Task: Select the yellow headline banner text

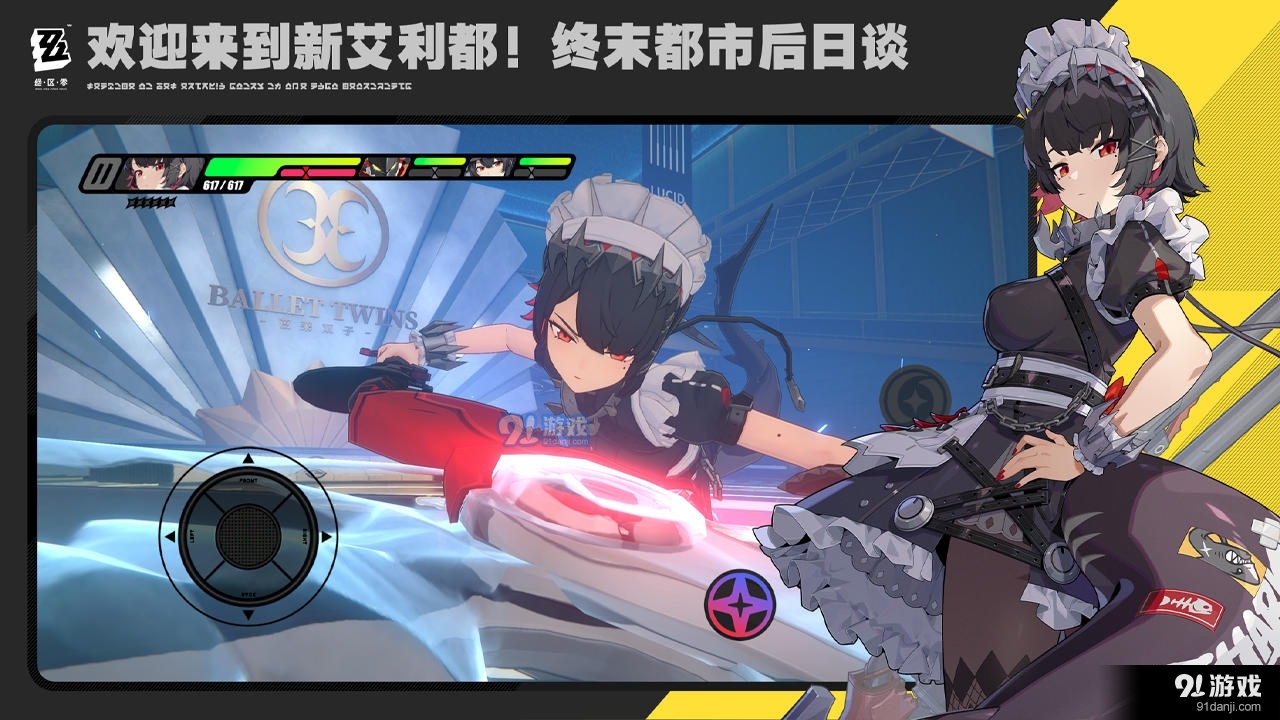Action: tap(500, 48)
